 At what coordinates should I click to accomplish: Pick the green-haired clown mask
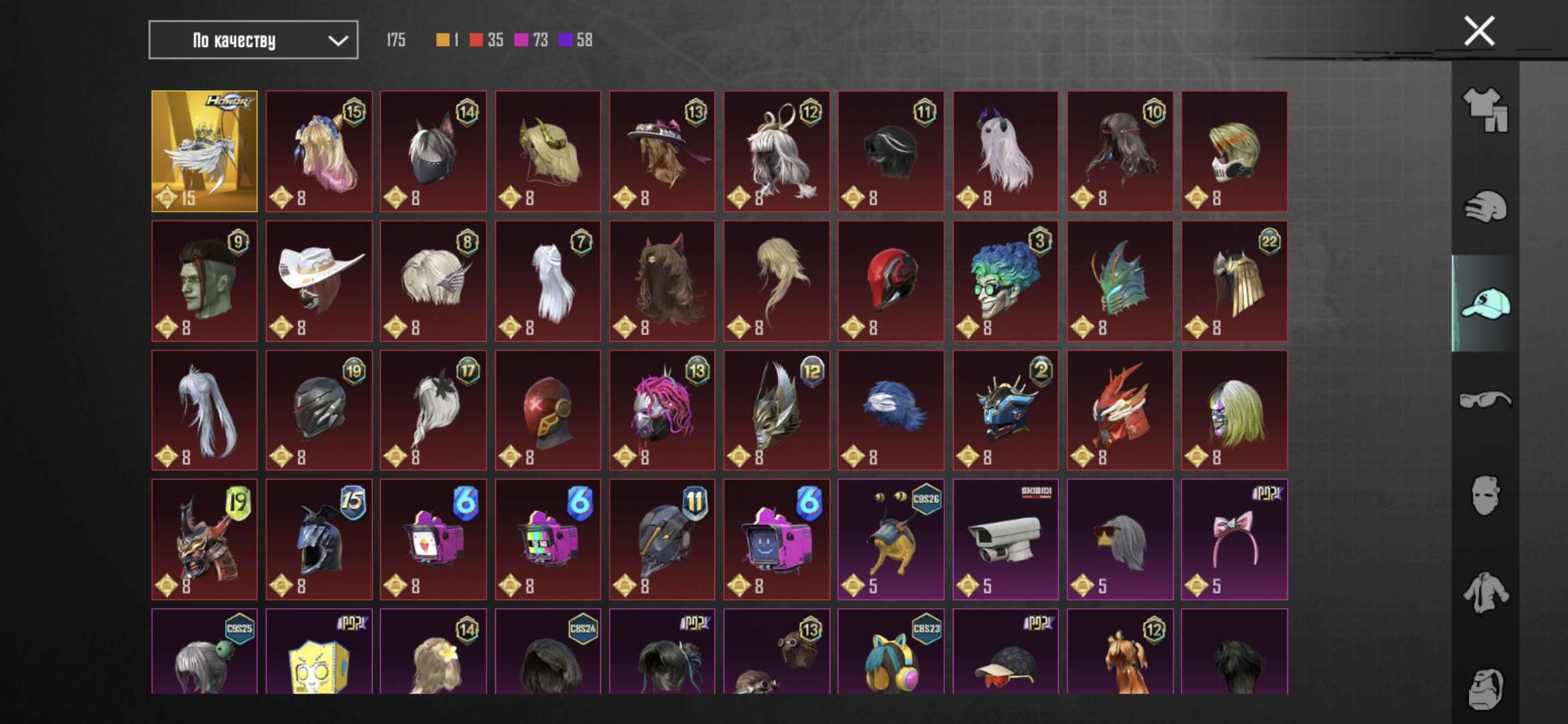click(1005, 281)
